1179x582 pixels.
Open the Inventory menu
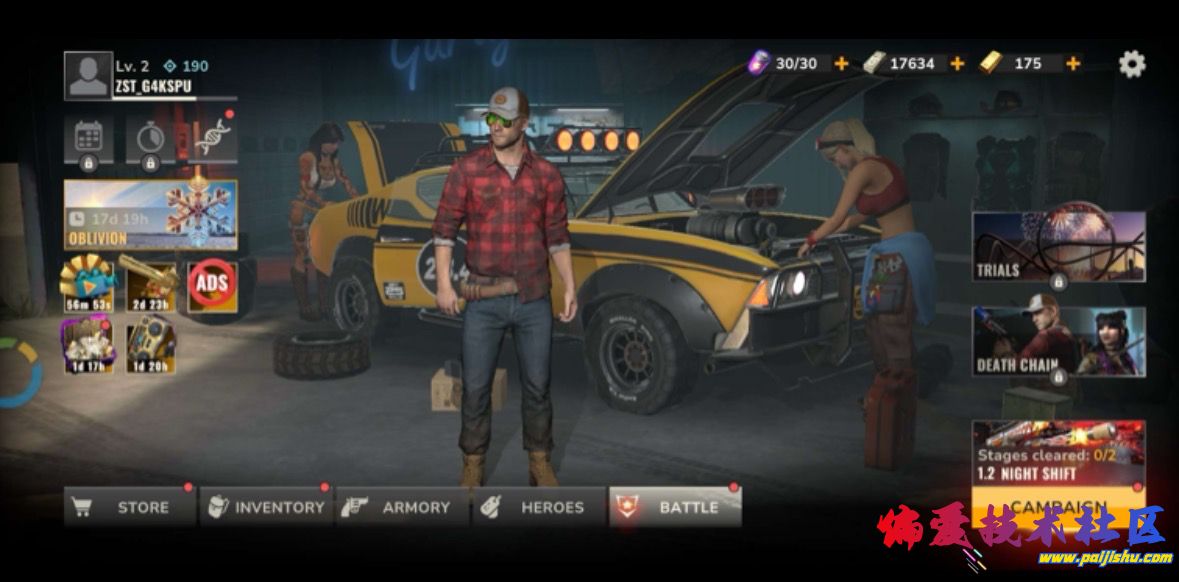point(266,507)
